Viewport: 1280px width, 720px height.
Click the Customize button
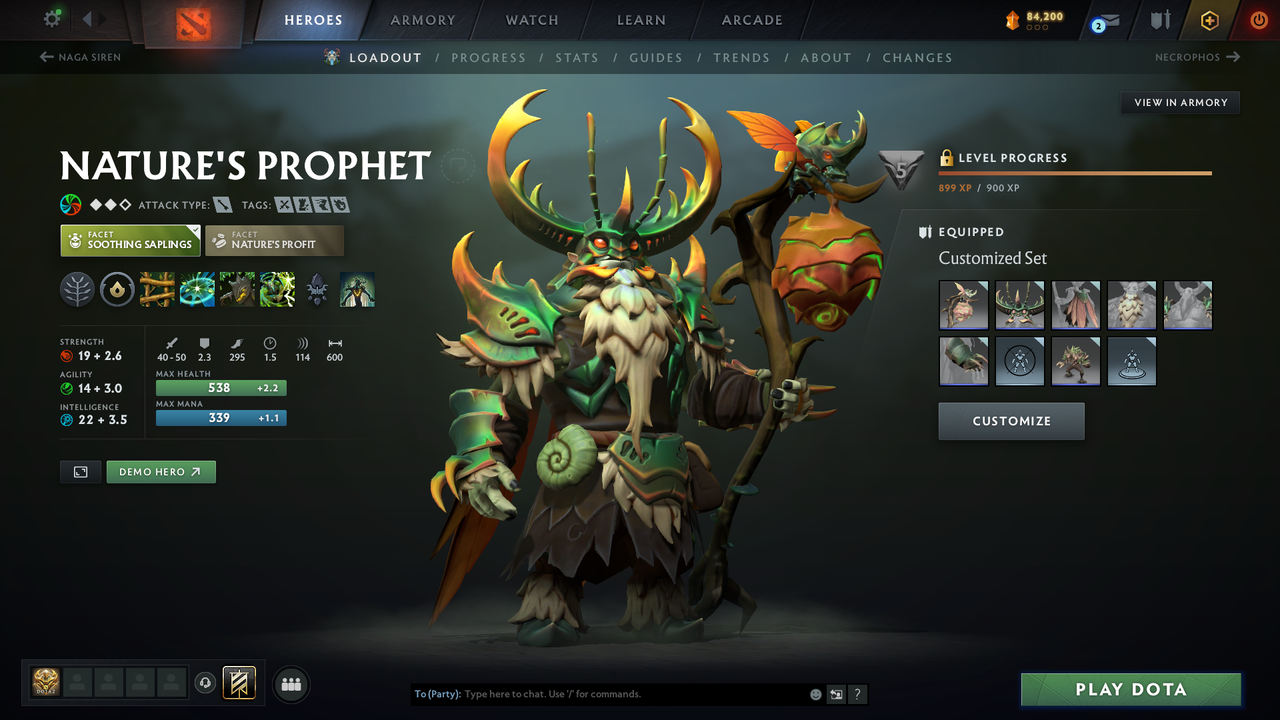click(1011, 421)
